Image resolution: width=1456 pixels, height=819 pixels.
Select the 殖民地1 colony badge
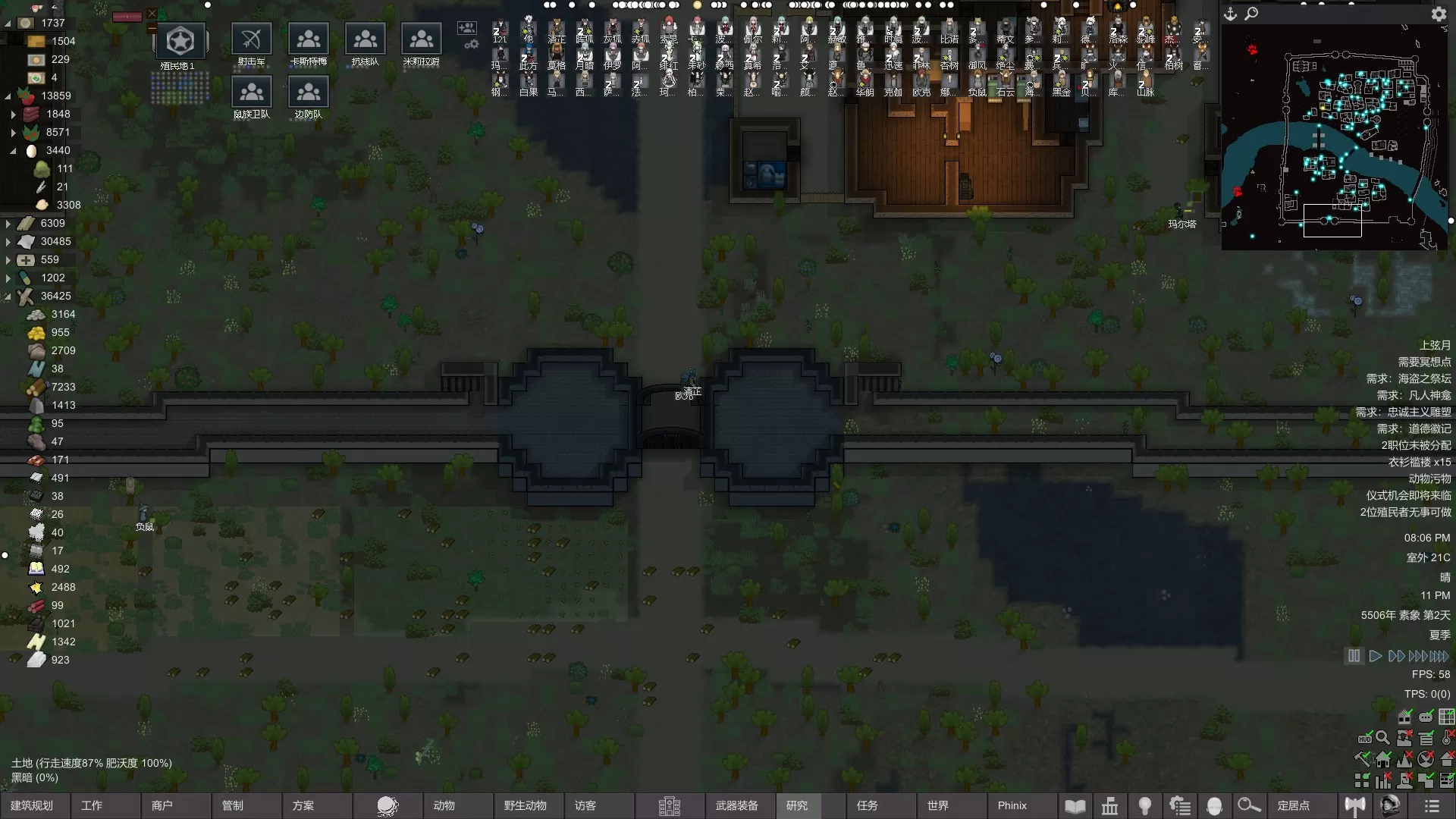pos(180,42)
